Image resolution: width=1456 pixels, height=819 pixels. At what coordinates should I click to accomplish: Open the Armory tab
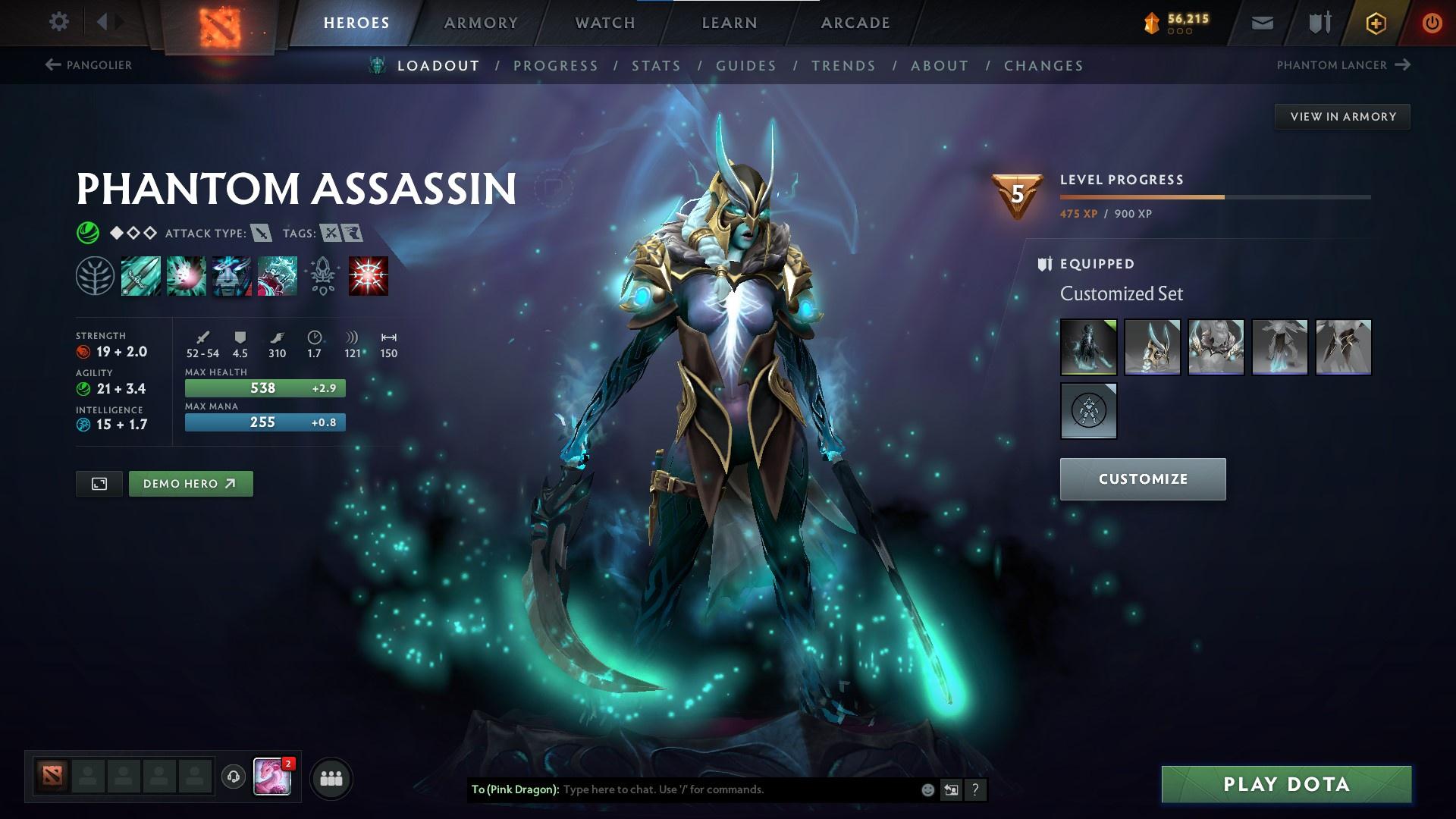[481, 23]
